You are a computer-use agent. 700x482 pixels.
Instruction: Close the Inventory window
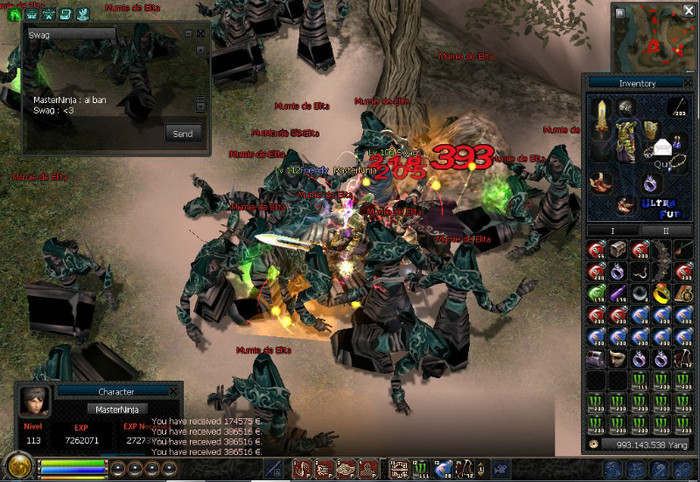(x=689, y=83)
